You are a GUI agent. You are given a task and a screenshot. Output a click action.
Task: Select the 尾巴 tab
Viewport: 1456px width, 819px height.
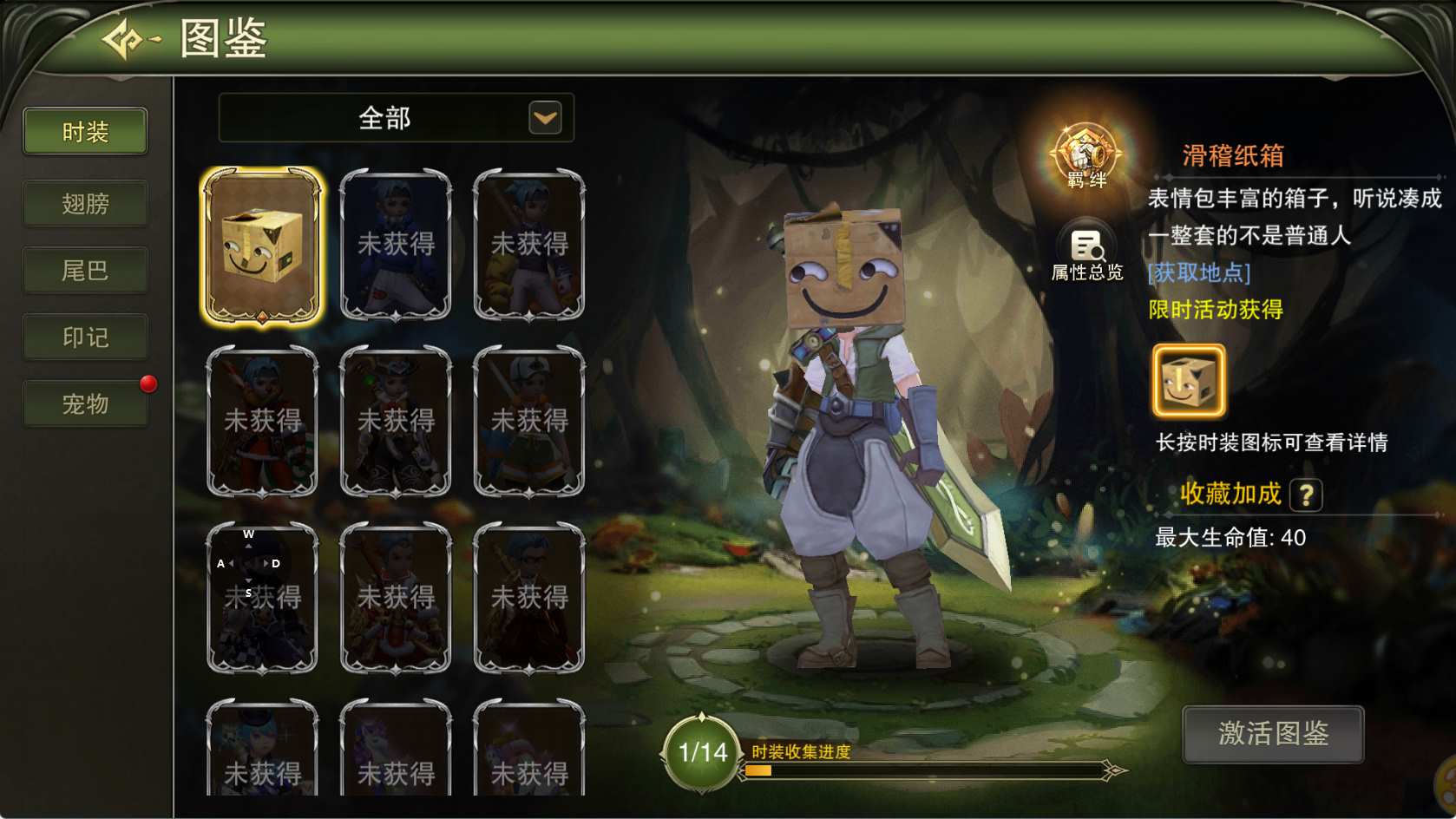pyautogui.click(x=85, y=271)
